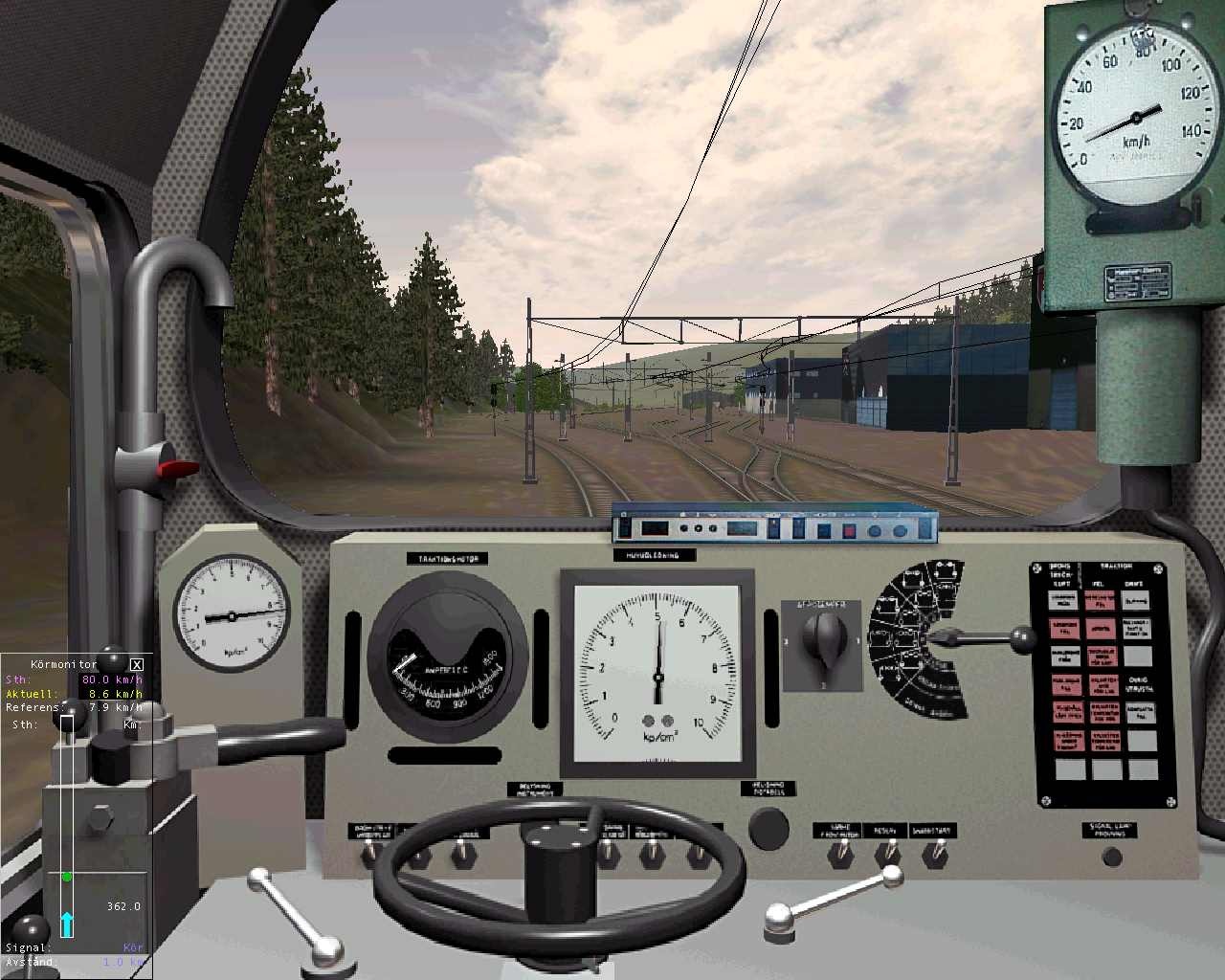Click the red square button on the blue ATC panel
The image size is (1225, 980).
847,530
